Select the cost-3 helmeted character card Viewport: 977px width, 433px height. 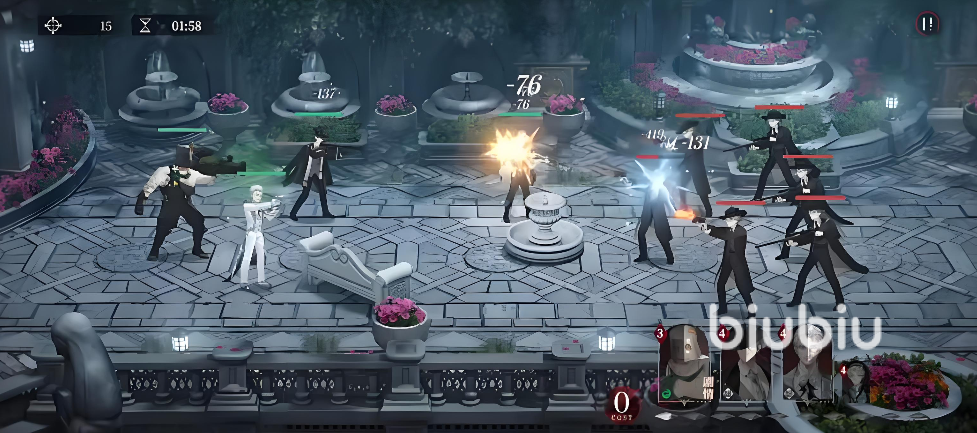[x=685, y=365]
